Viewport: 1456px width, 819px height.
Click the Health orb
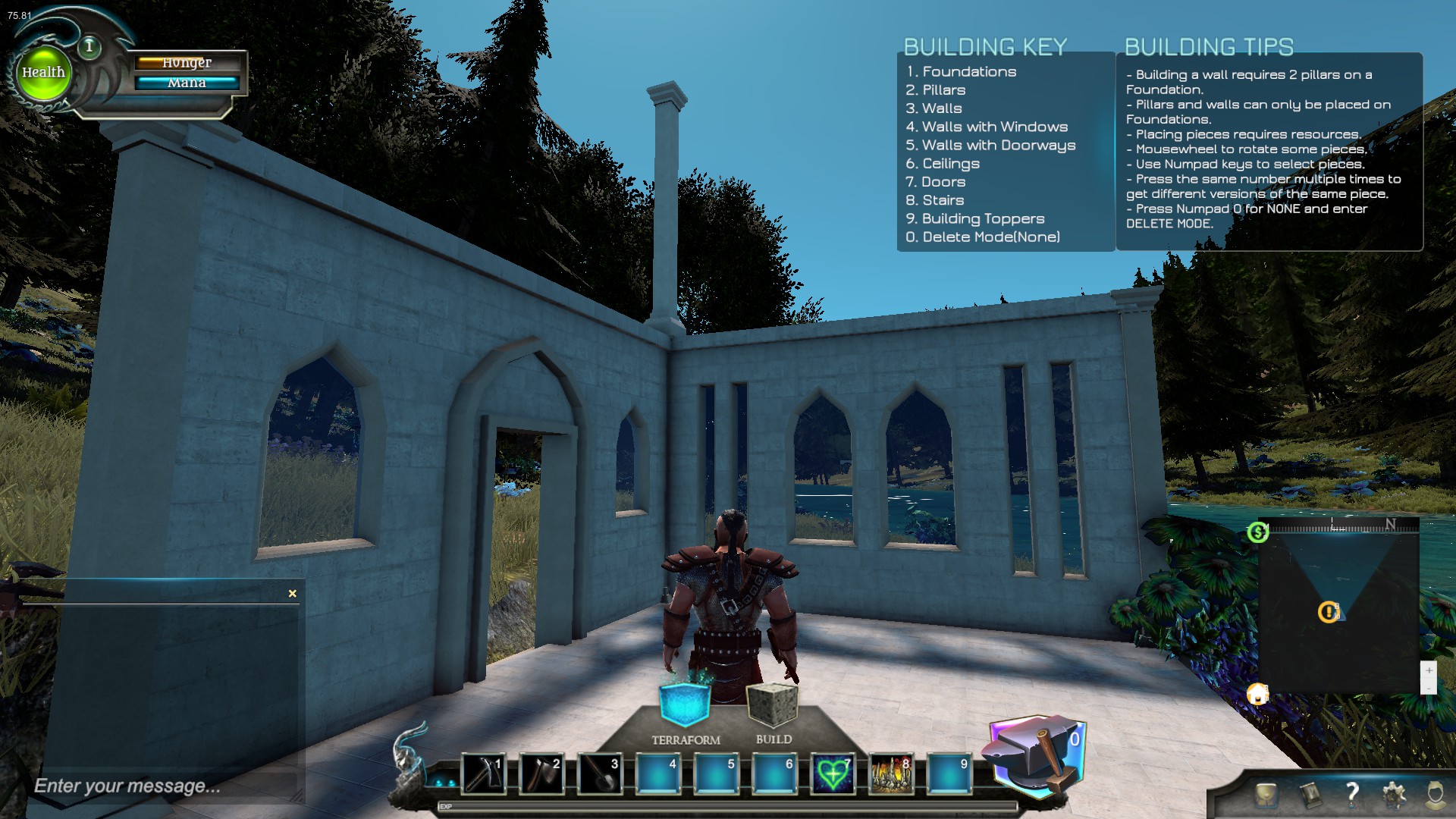[43, 72]
